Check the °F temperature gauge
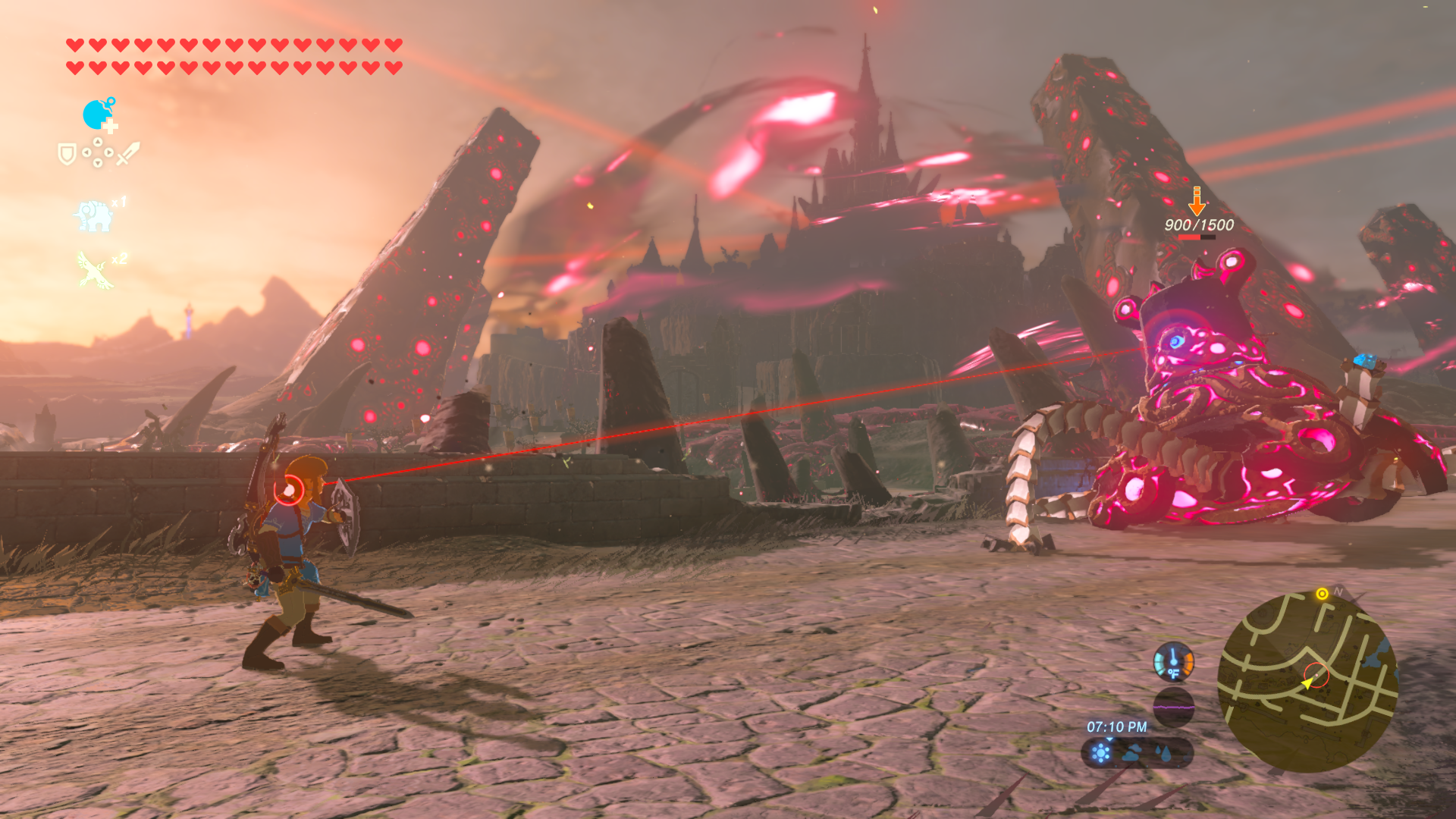Image resolution: width=1456 pixels, height=819 pixels. [x=1173, y=661]
